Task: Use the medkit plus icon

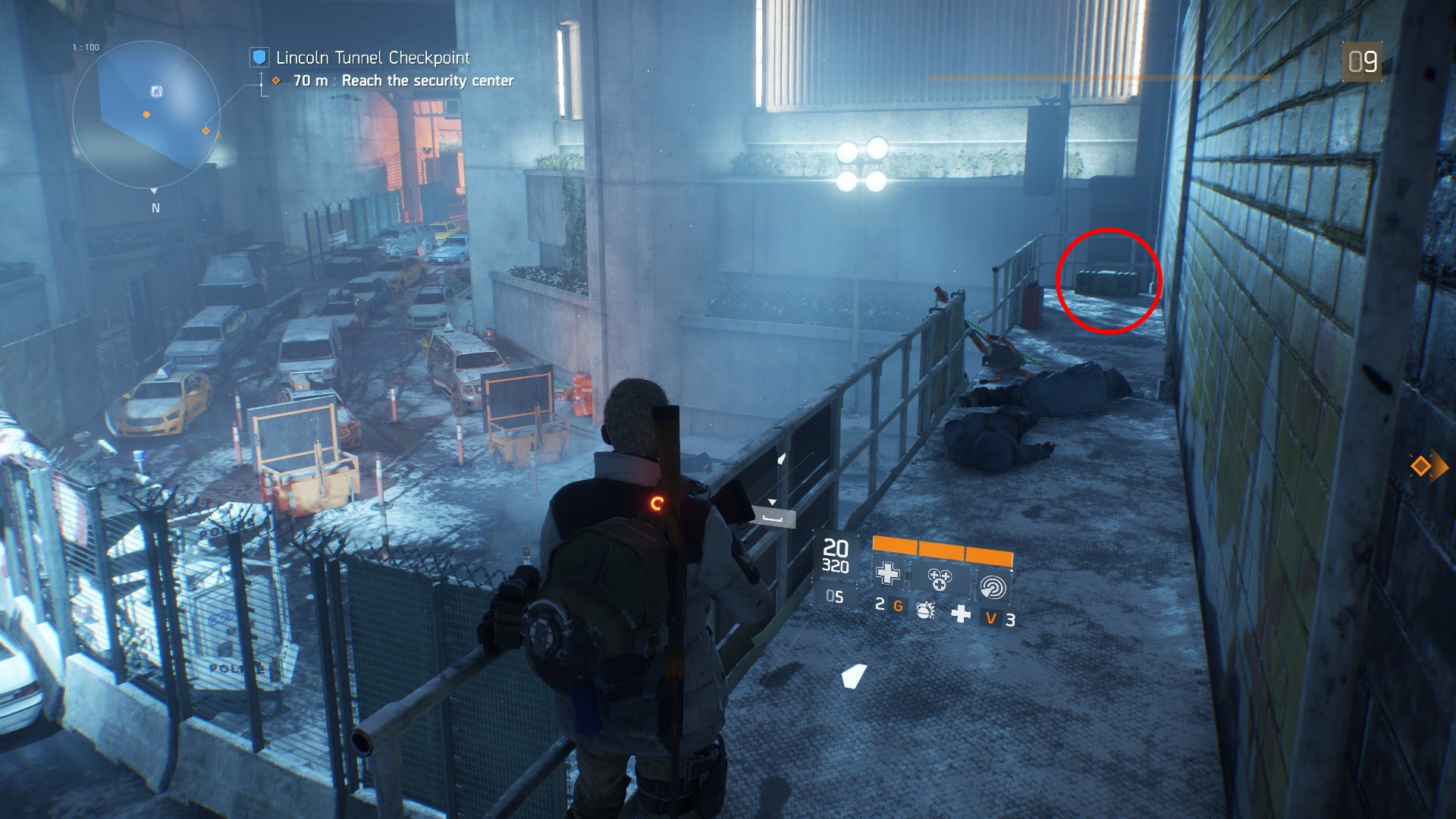Action: [961, 613]
